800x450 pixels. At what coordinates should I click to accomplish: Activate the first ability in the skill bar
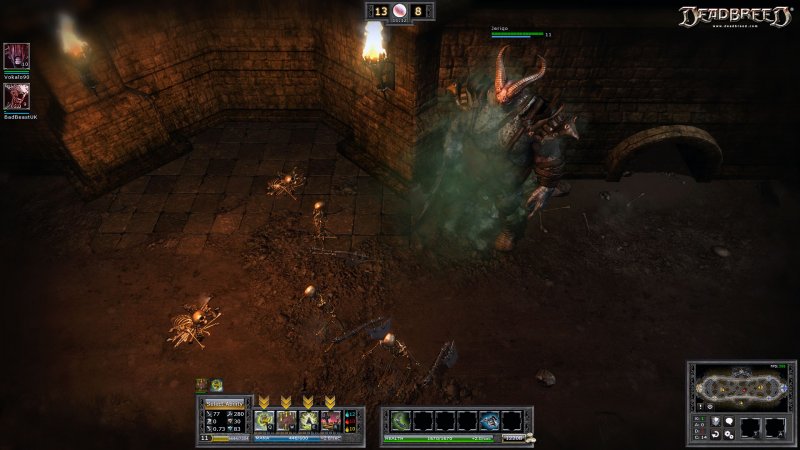[x=263, y=420]
